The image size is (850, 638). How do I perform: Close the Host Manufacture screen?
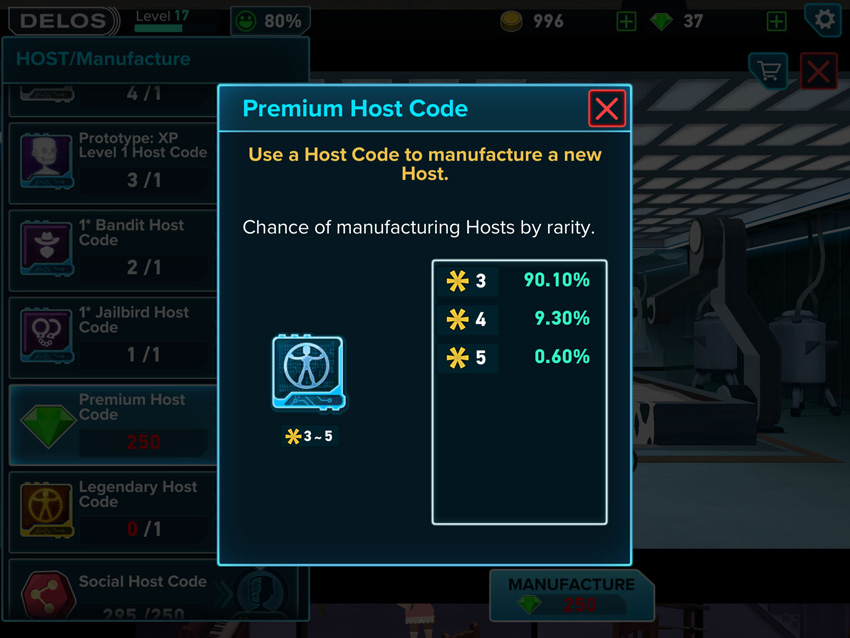click(x=819, y=72)
